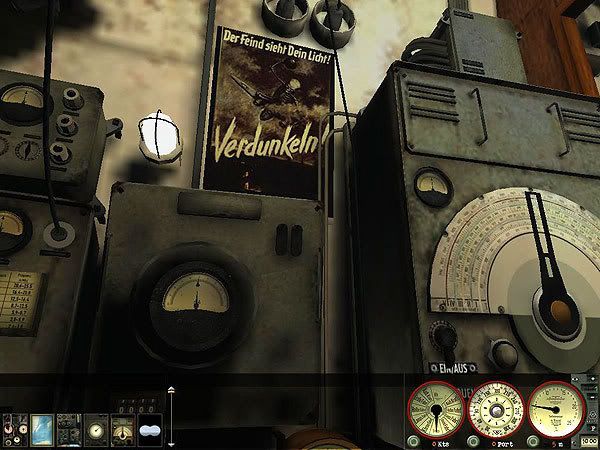Open the compass gauge station shortcut

pos(96,428)
